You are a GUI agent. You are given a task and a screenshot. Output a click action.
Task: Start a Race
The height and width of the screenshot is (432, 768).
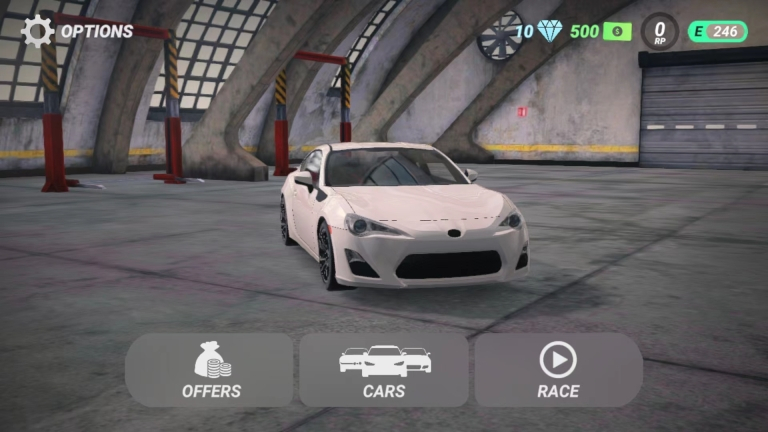click(558, 369)
